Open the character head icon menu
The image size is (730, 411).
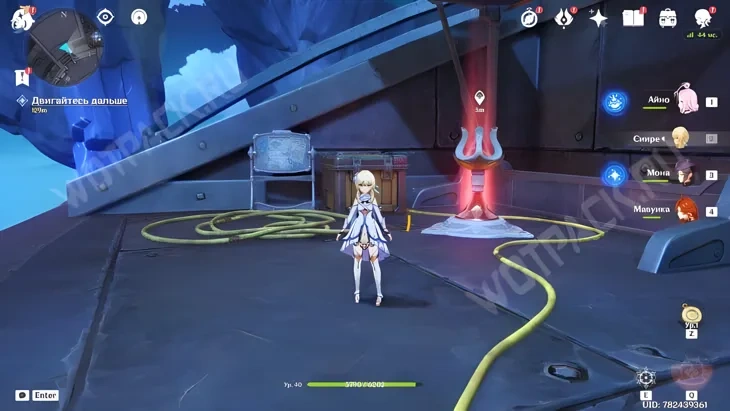click(703, 17)
